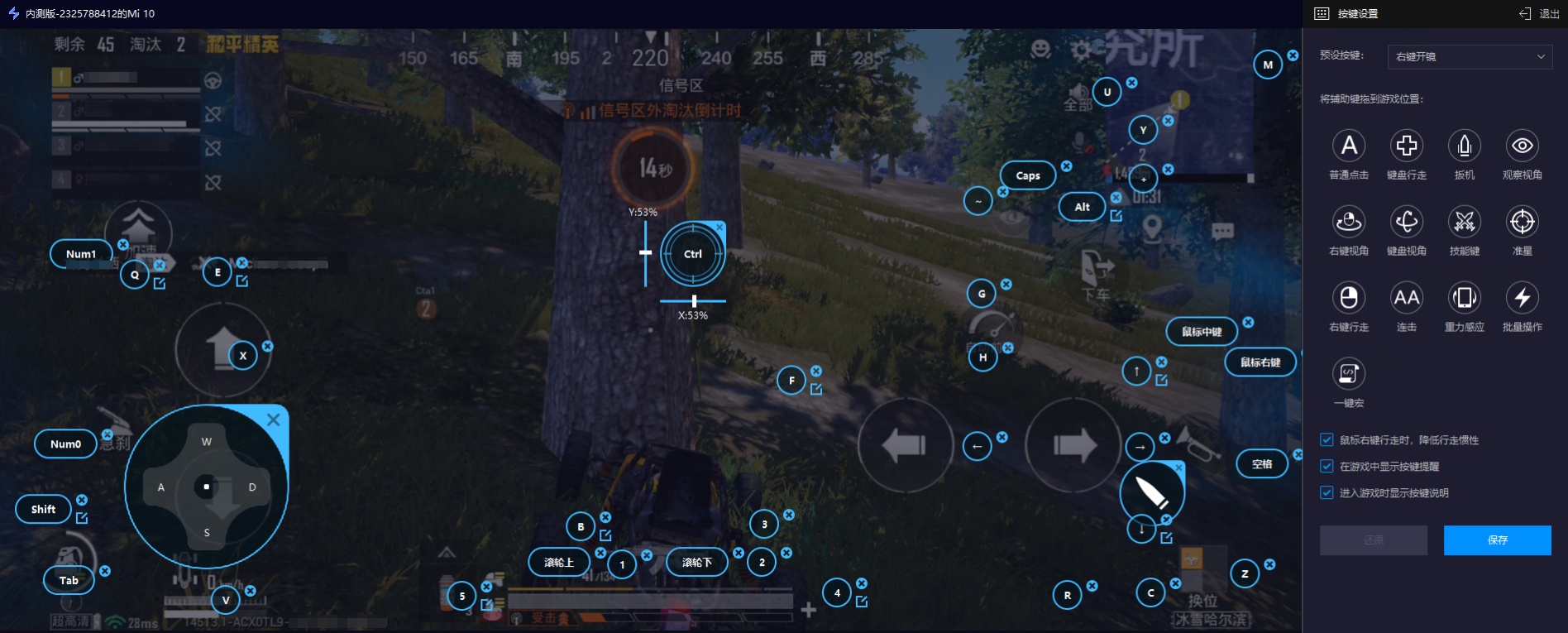The image size is (1568, 633).
Task: Remove the WASD movement wheel mapping
Action: pos(273,420)
